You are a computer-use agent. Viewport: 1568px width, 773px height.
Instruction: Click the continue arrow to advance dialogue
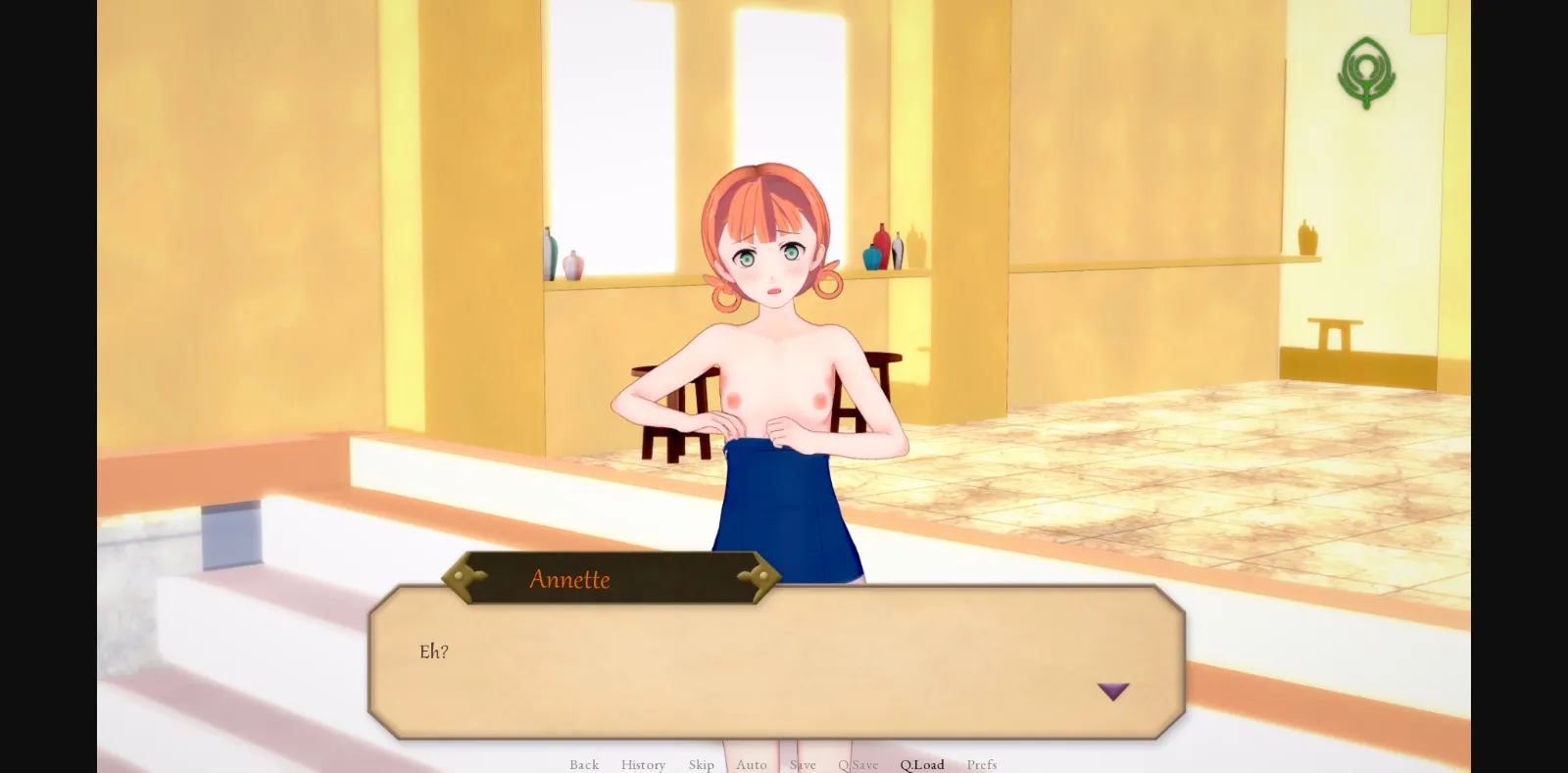[x=1114, y=692]
